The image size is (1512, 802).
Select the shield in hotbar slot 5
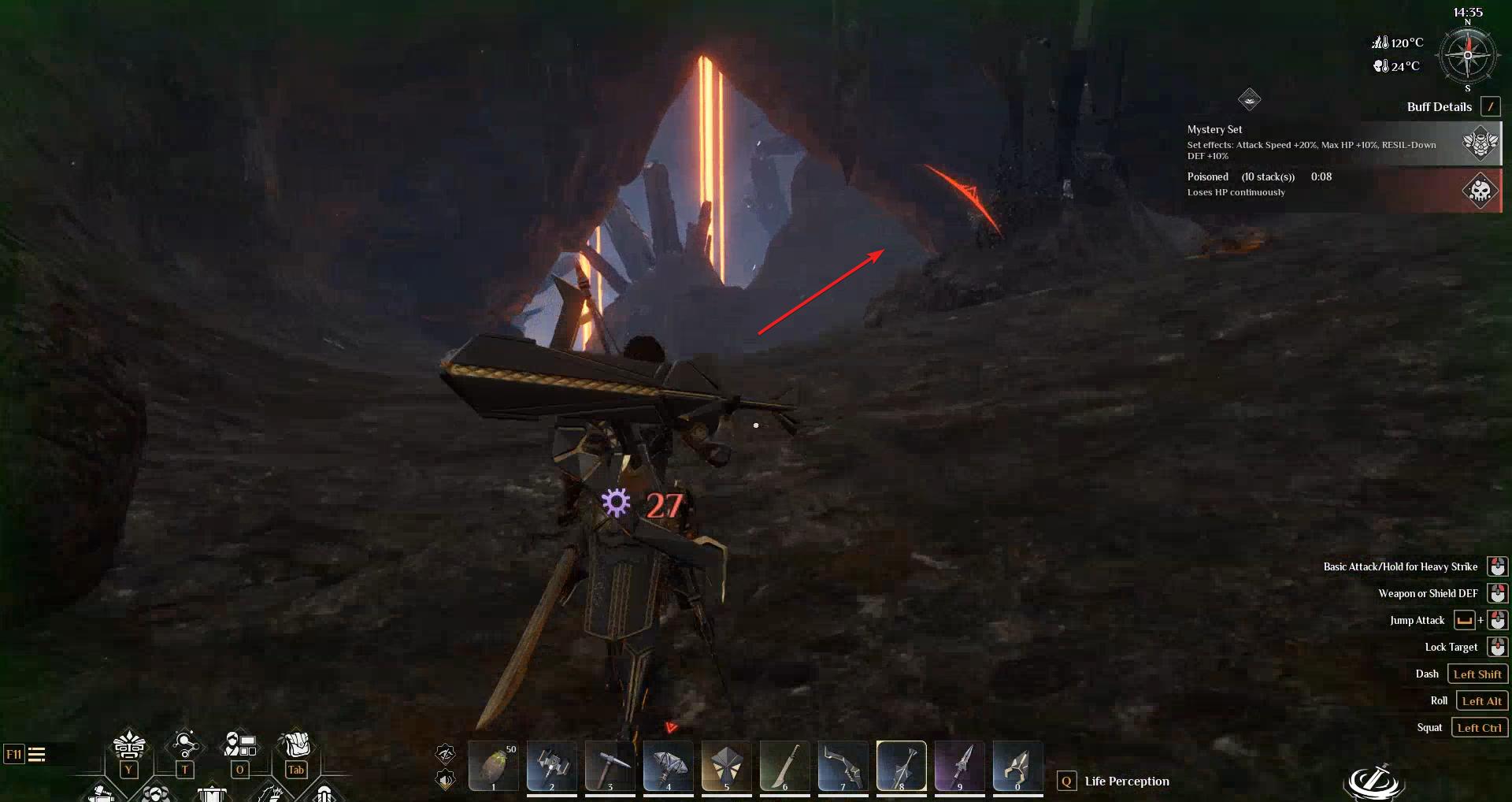(x=726, y=766)
